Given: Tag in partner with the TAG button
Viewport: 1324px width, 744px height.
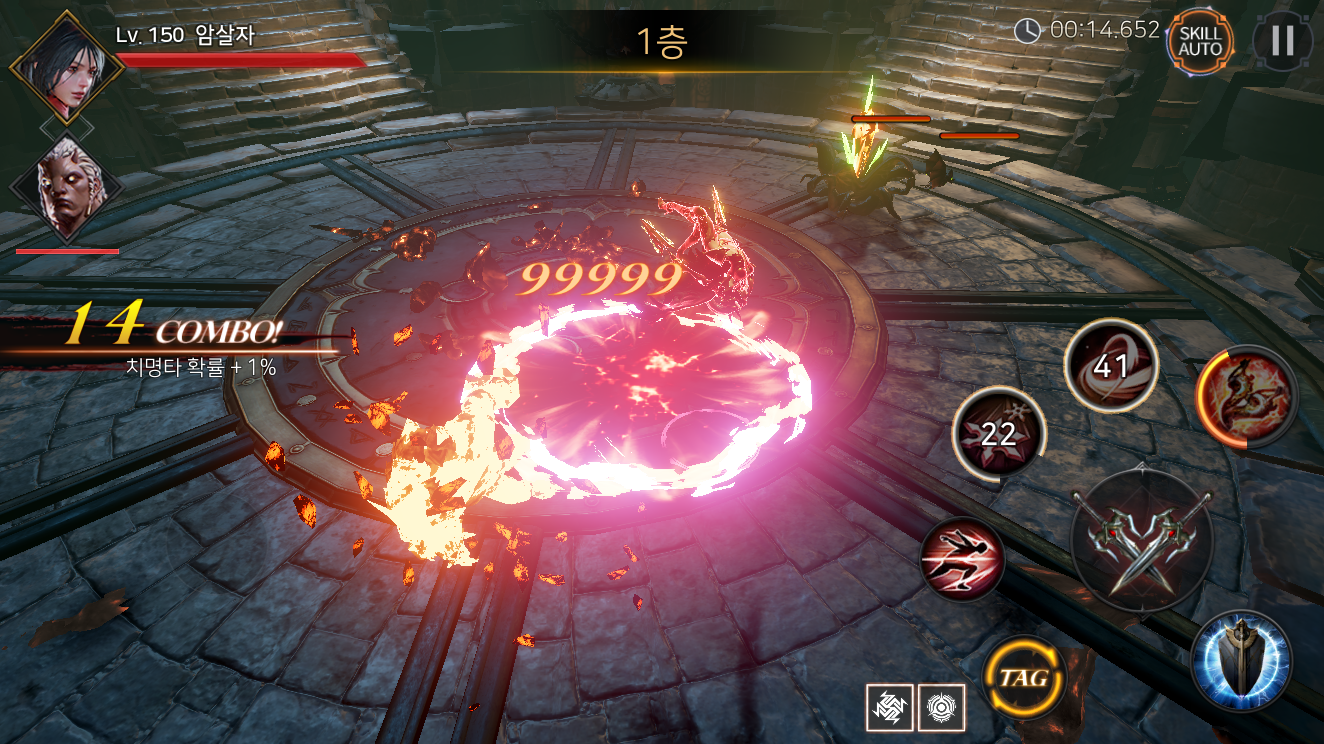Looking at the screenshot, I should click(x=1022, y=678).
